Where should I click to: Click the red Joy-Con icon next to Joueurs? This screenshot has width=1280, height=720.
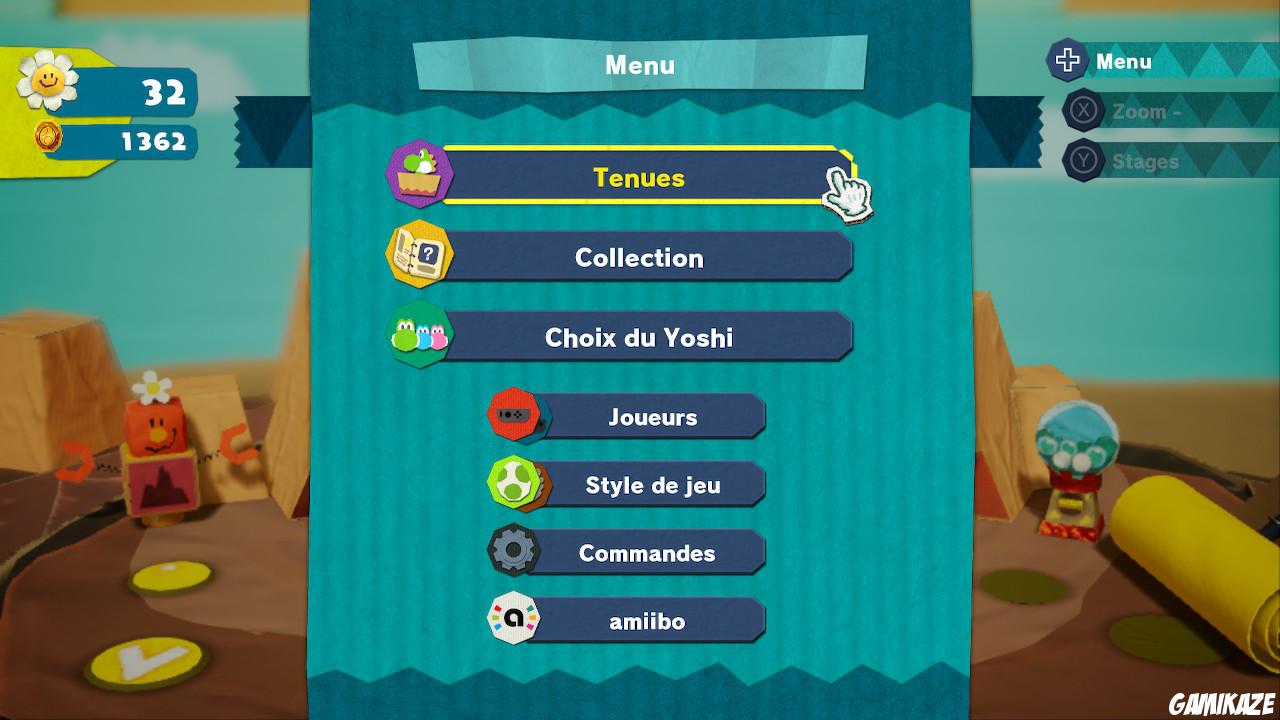[x=516, y=415]
